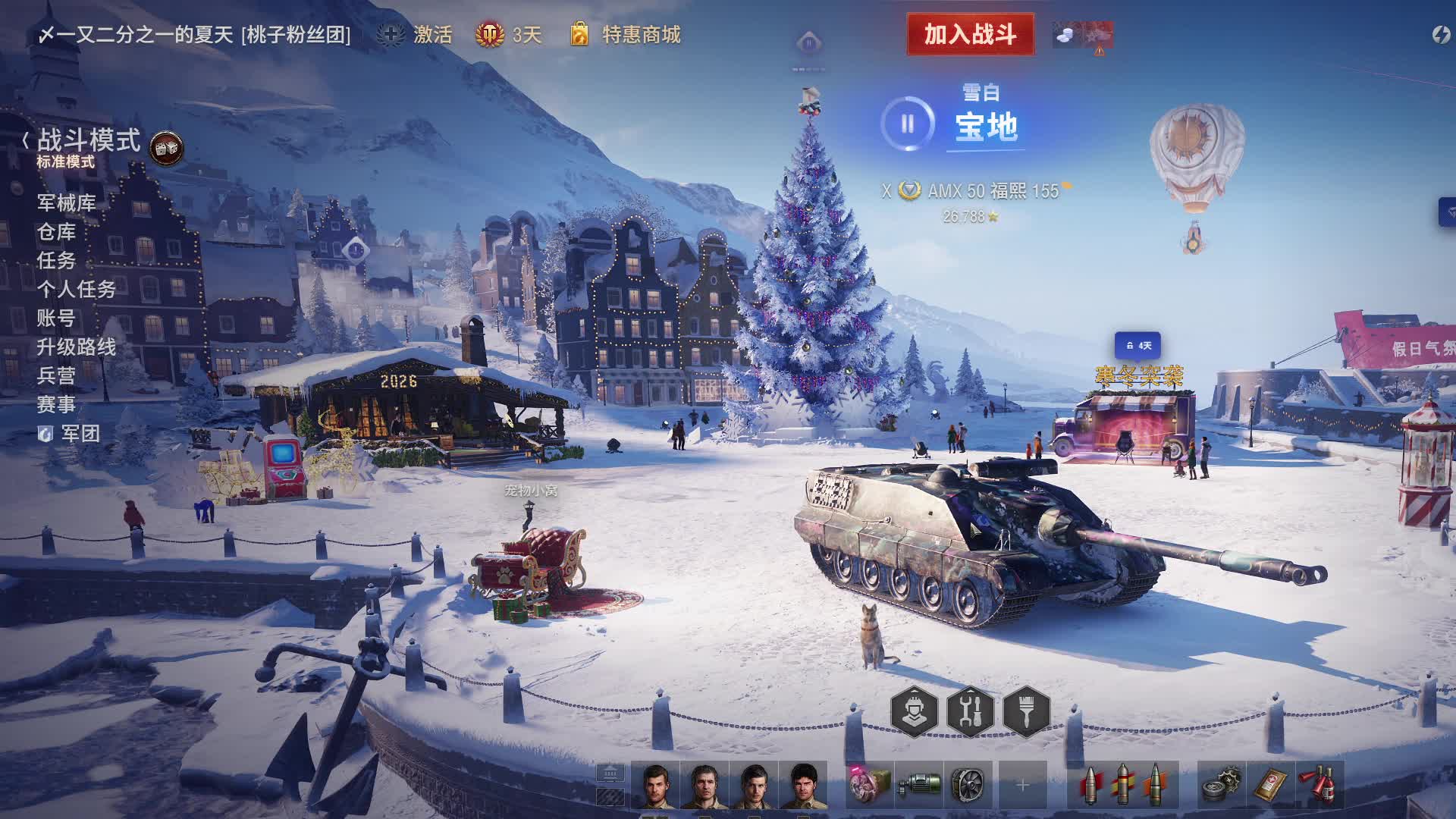Screen dimensions: 1456x819
Task: Pause the 雪白宝地 music player
Action: tap(908, 124)
